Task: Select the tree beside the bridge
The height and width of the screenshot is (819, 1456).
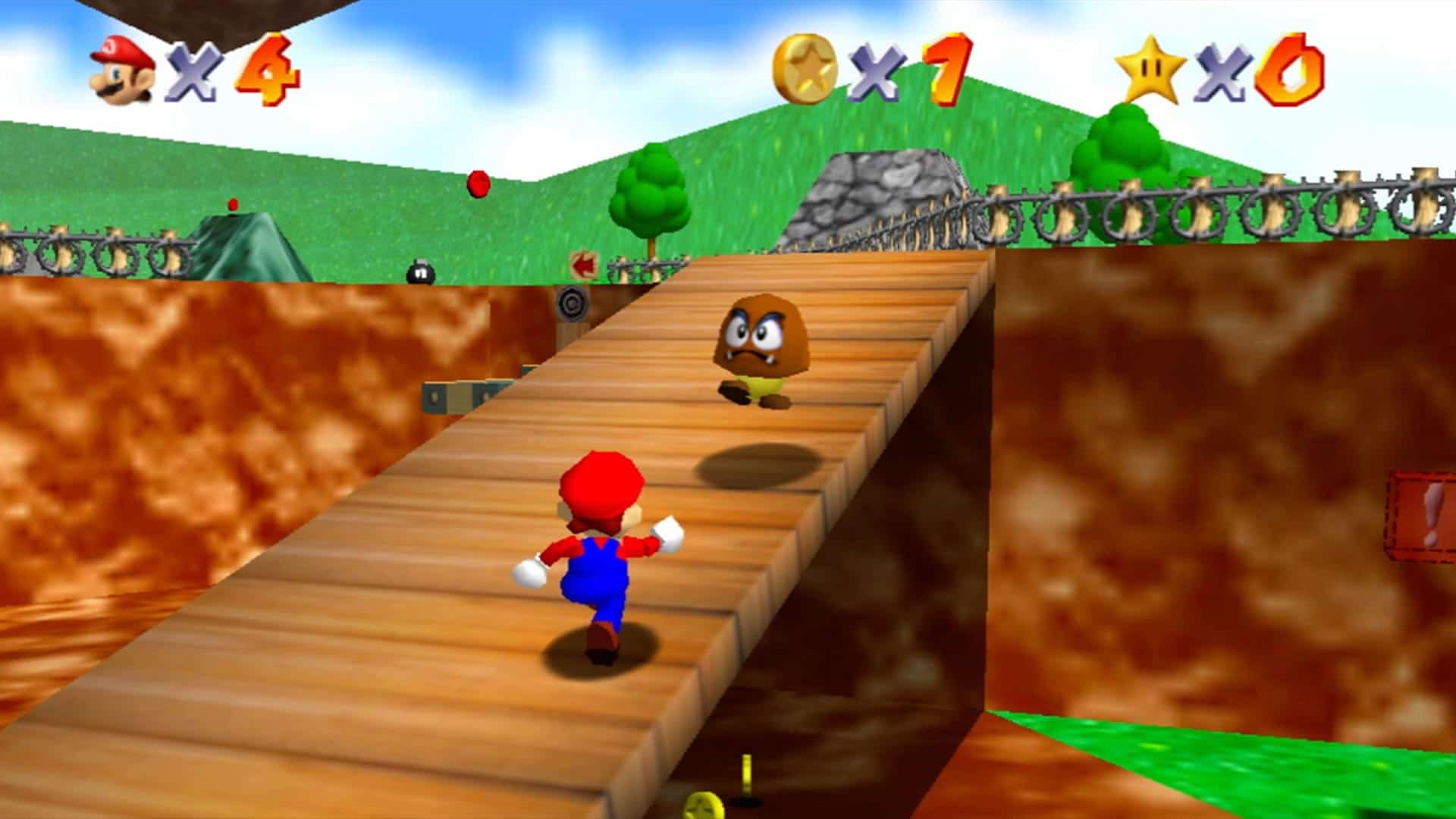Action: click(648, 193)
